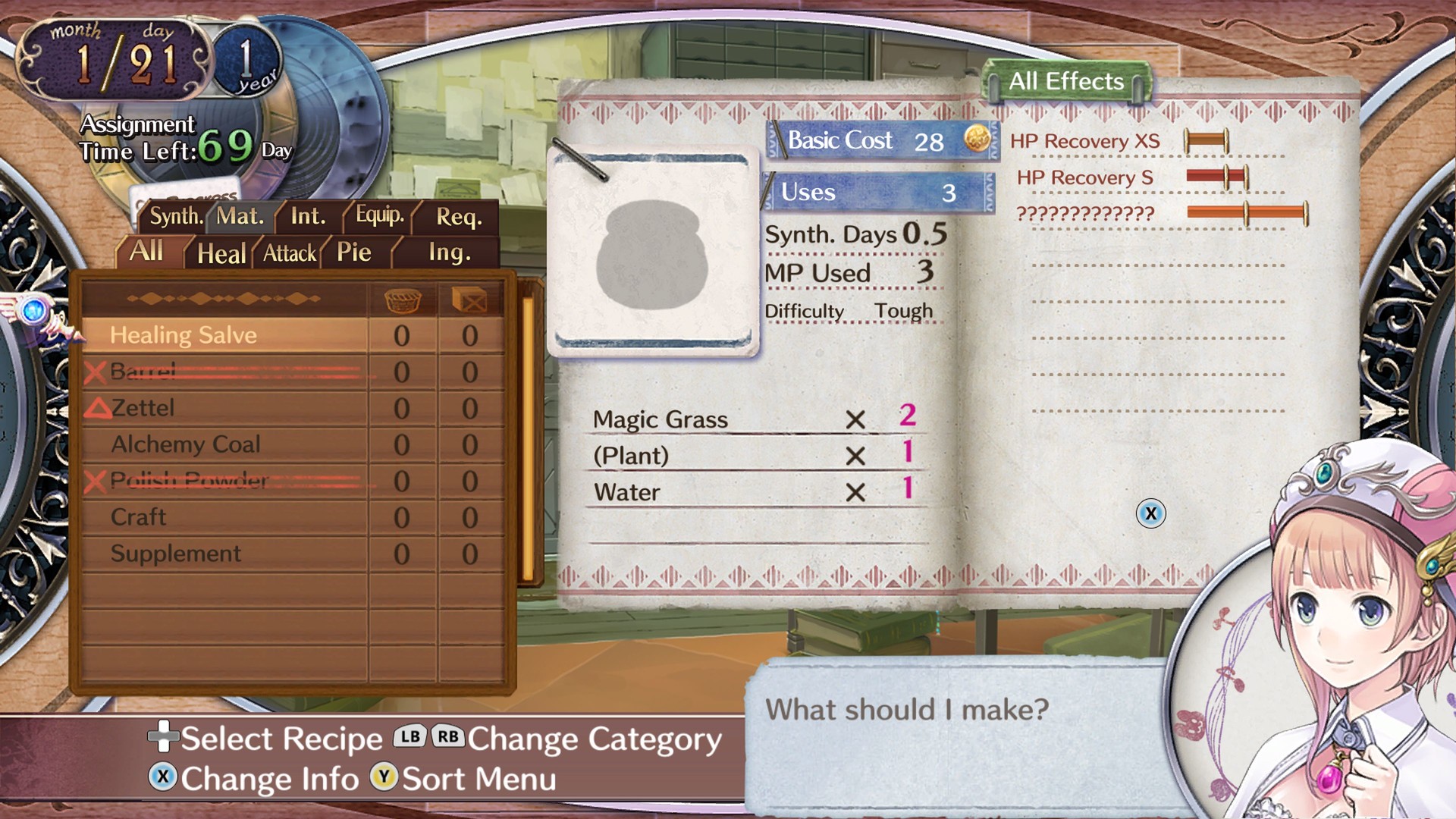Switch to the Heal category tab

coord(221,253)
